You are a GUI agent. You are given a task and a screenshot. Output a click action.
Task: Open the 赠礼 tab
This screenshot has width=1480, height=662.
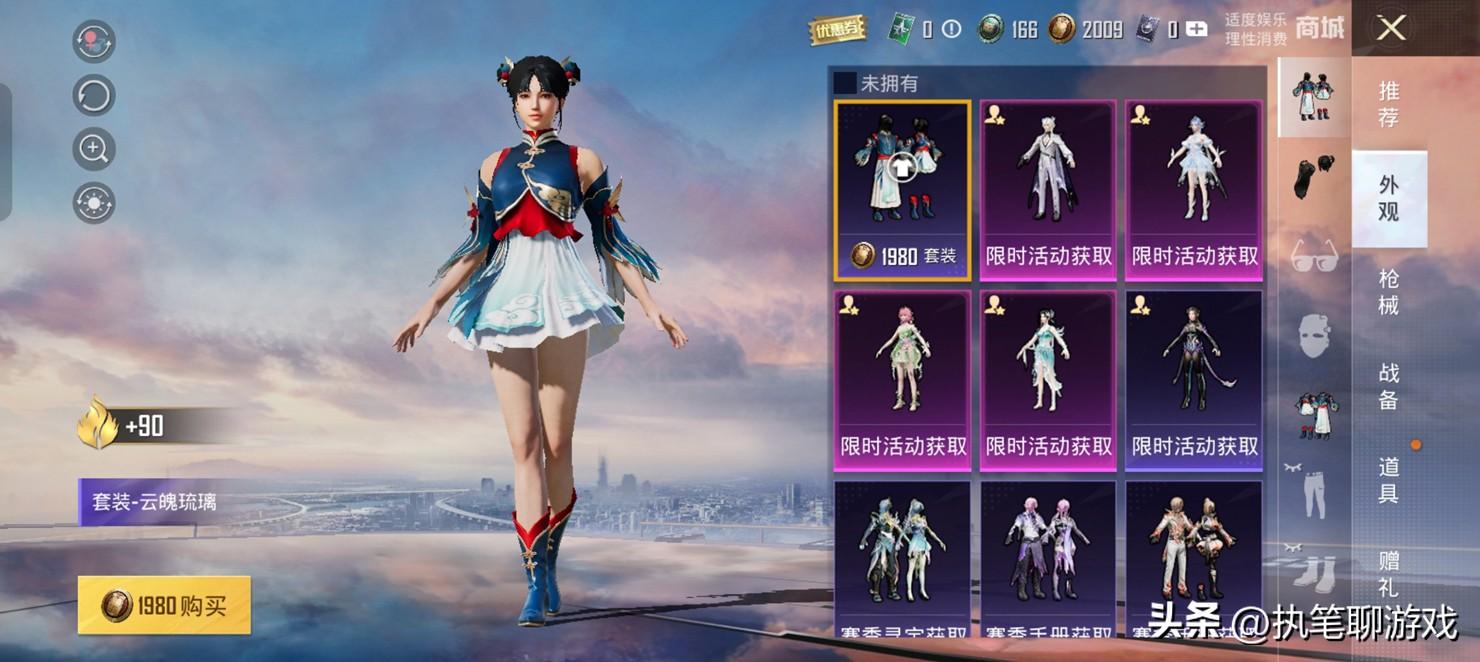click(x=1388, y=573)
